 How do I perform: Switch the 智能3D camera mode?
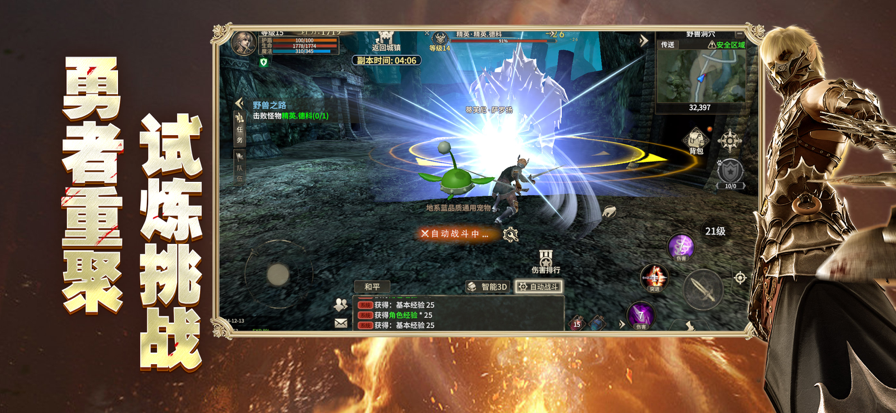point(487,287)
